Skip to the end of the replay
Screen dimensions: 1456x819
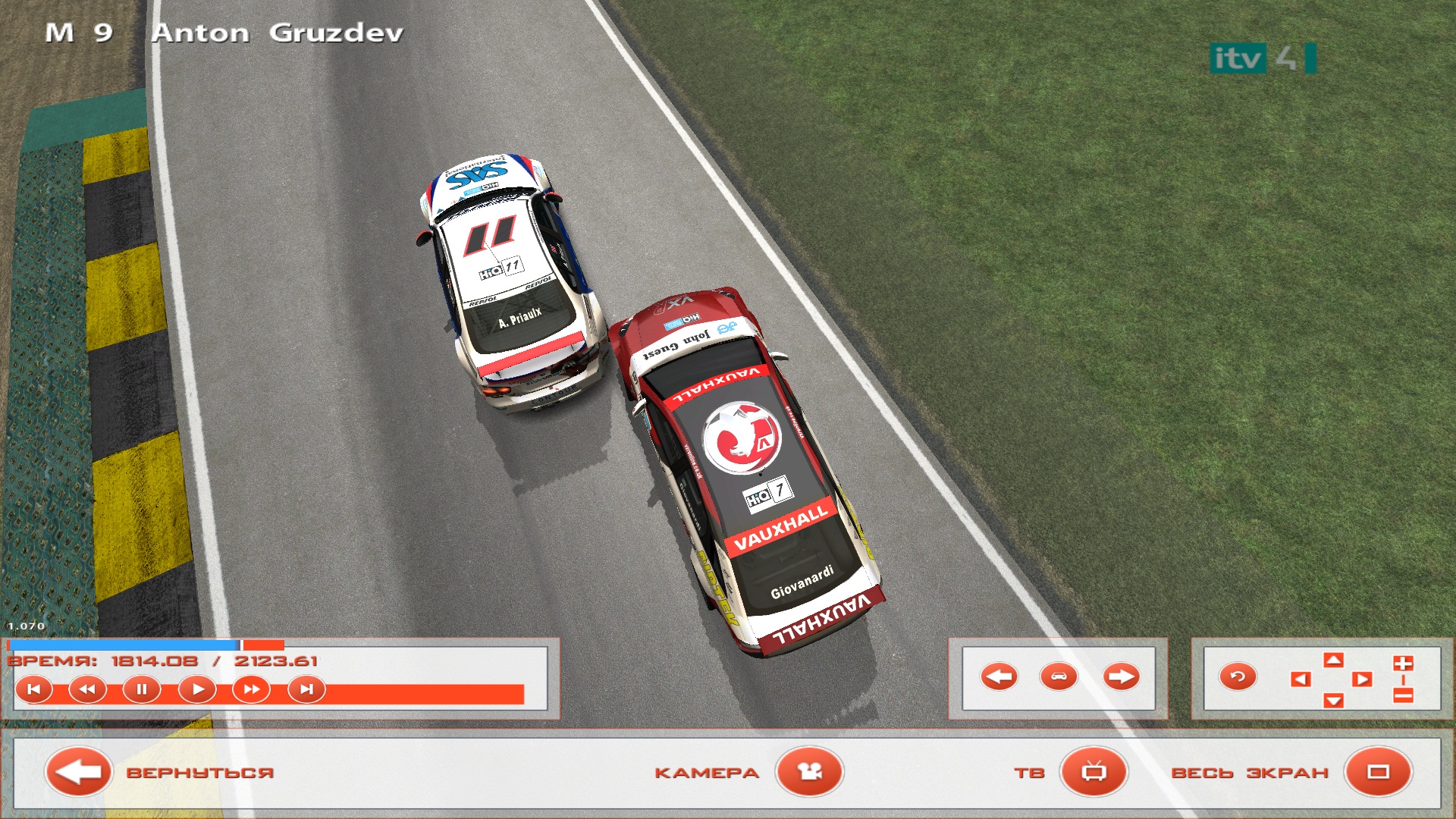pyautogui.click(x=306, y=690)
